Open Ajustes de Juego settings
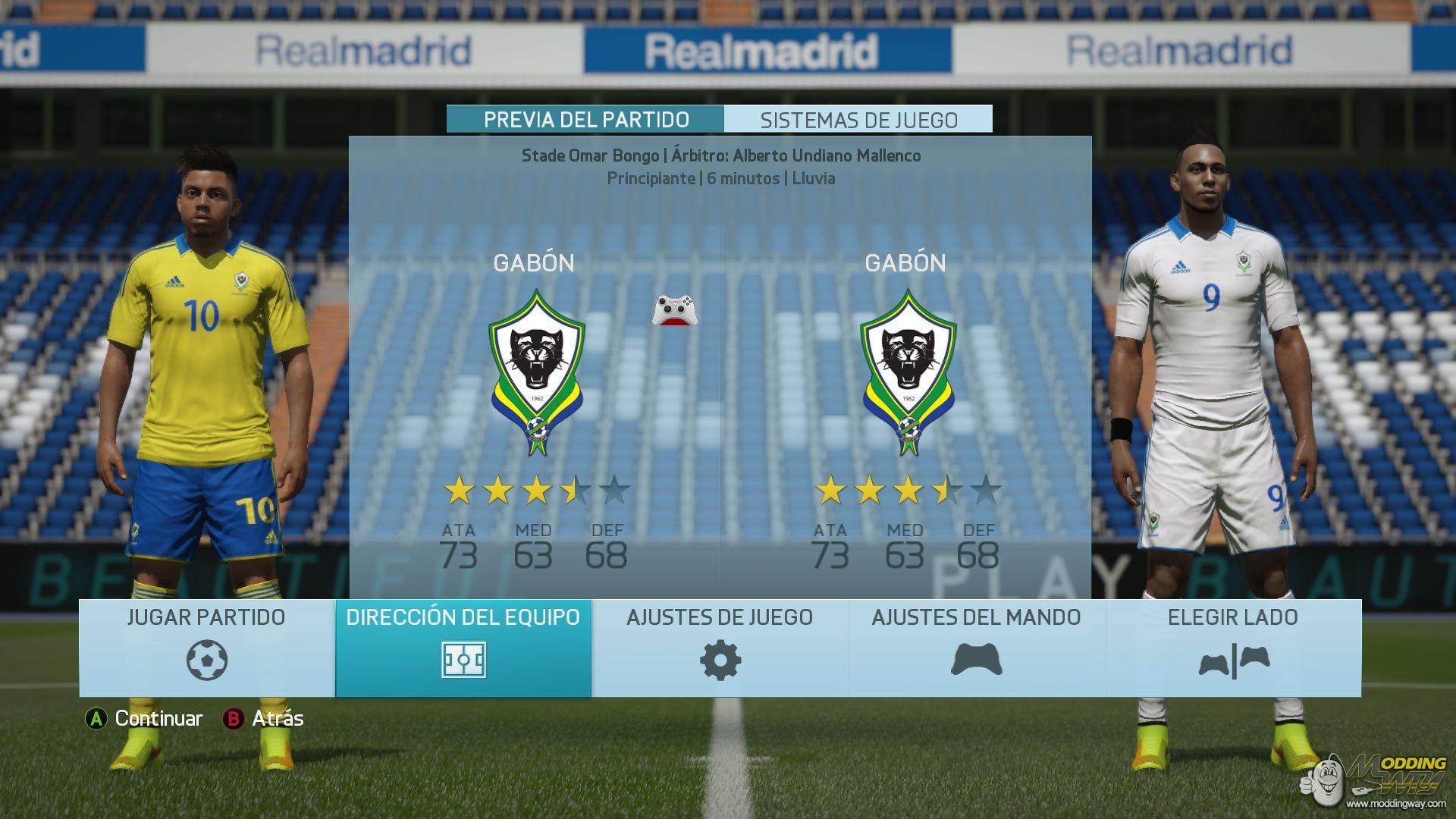Image resolution: width=1456 pixels, height=819 pixels. 720,648
